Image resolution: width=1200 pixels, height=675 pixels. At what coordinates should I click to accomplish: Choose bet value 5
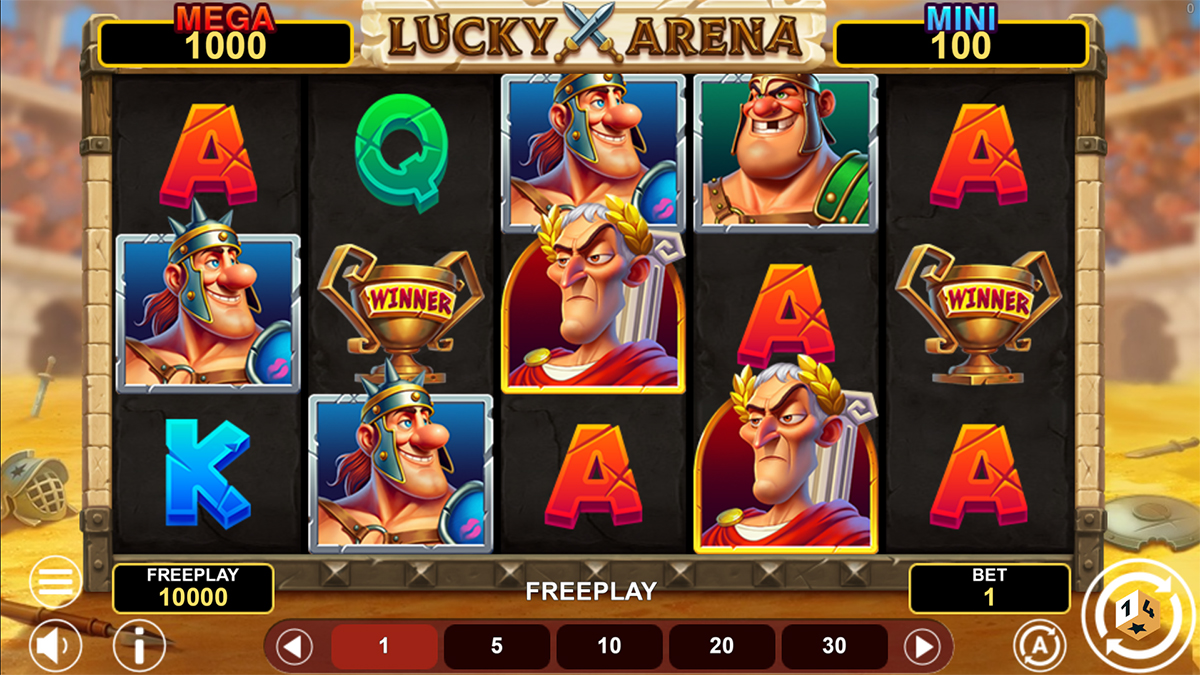click(497, 646)
